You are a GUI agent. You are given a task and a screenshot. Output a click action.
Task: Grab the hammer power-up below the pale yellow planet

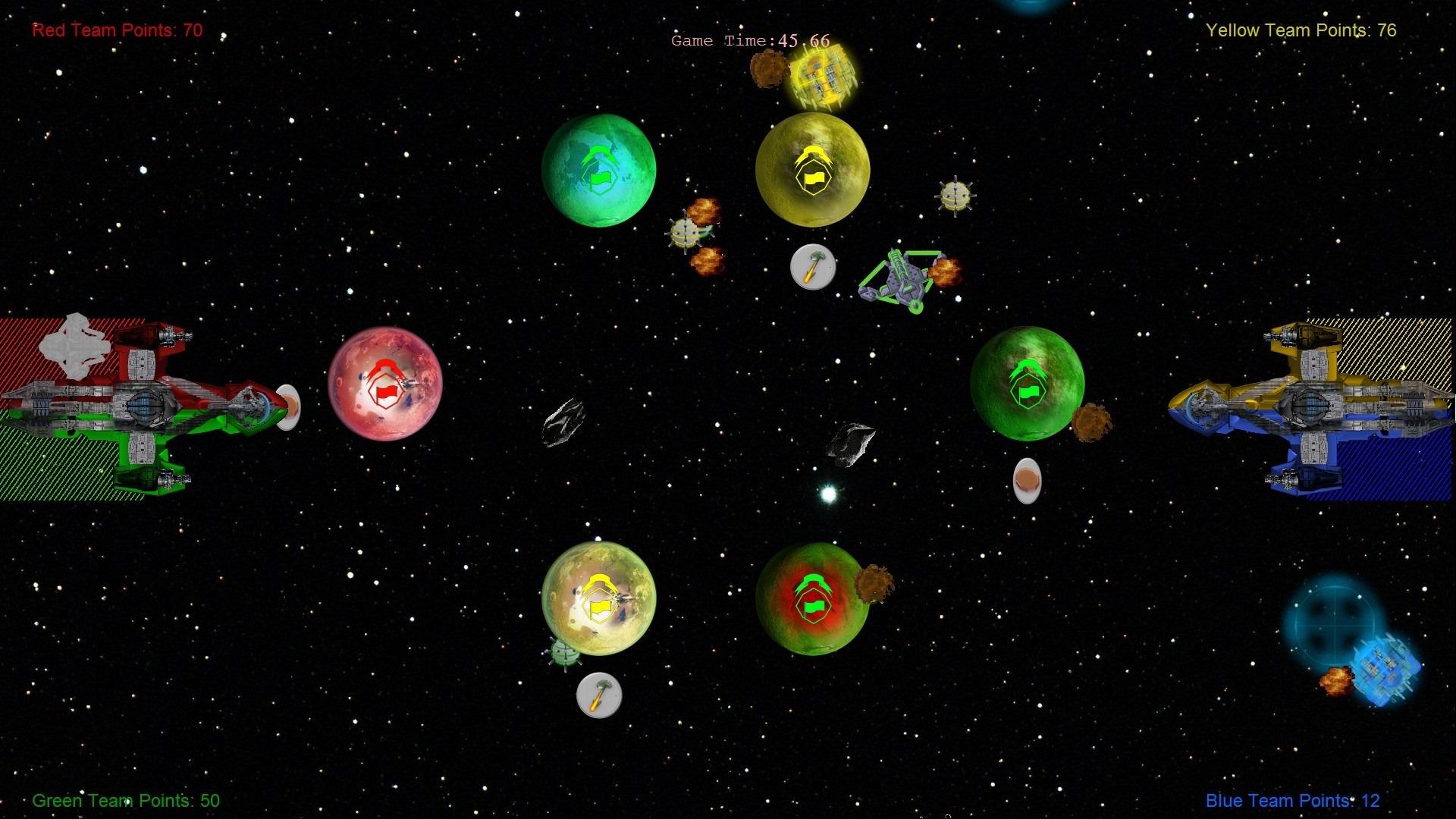point(599,695)
